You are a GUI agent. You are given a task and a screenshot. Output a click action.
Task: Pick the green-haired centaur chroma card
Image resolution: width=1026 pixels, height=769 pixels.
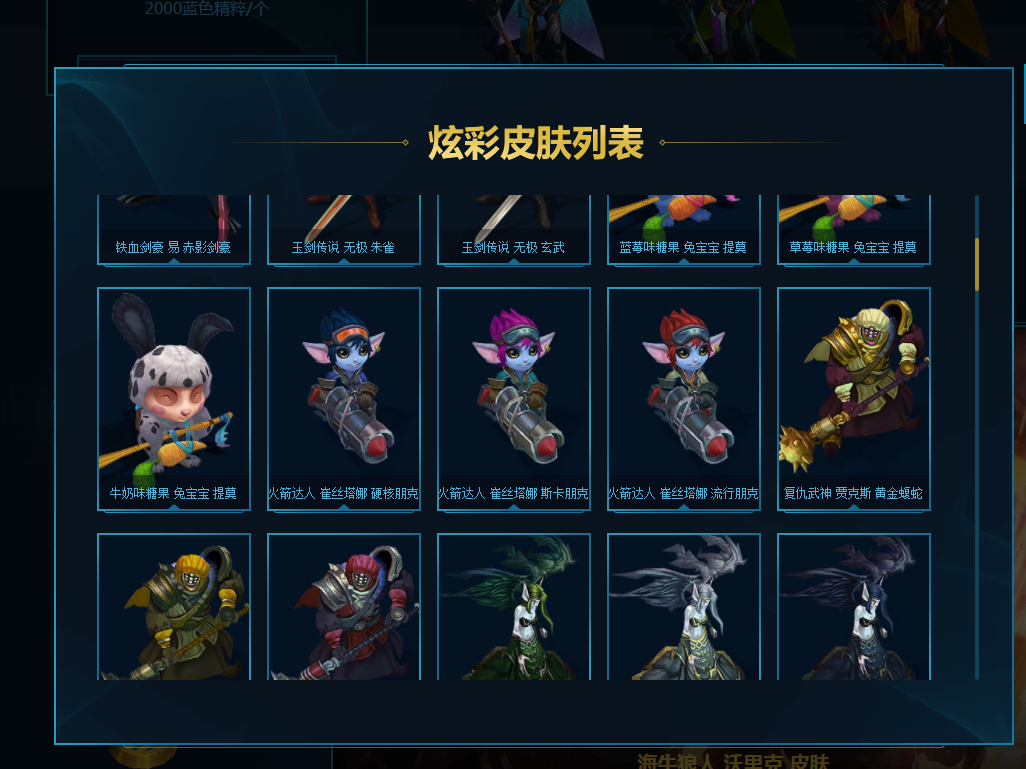pyautogui.click(x=513, y=606)
